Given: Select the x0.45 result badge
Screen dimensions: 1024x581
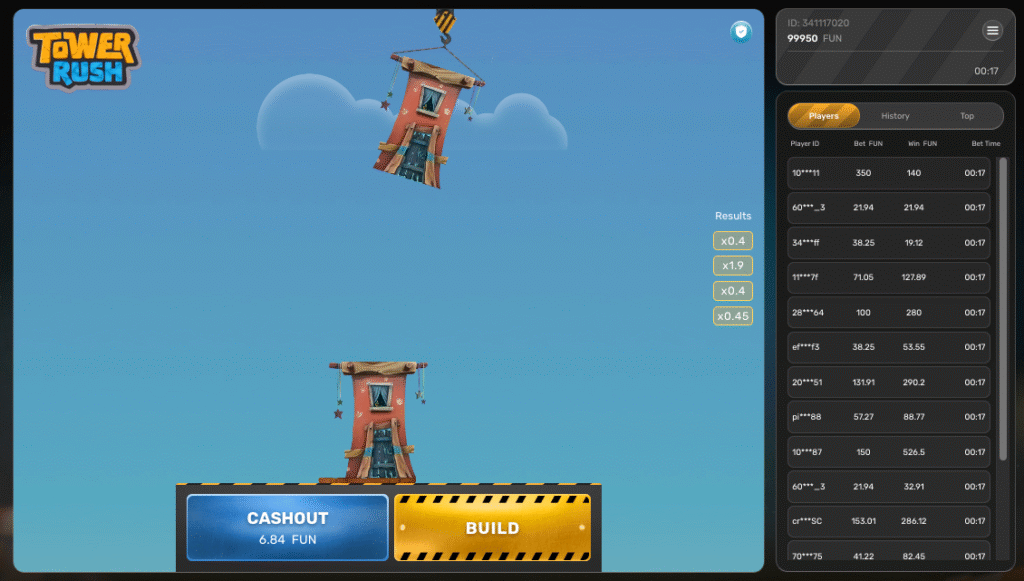Looking at the screenshot, I should [733, 316].
